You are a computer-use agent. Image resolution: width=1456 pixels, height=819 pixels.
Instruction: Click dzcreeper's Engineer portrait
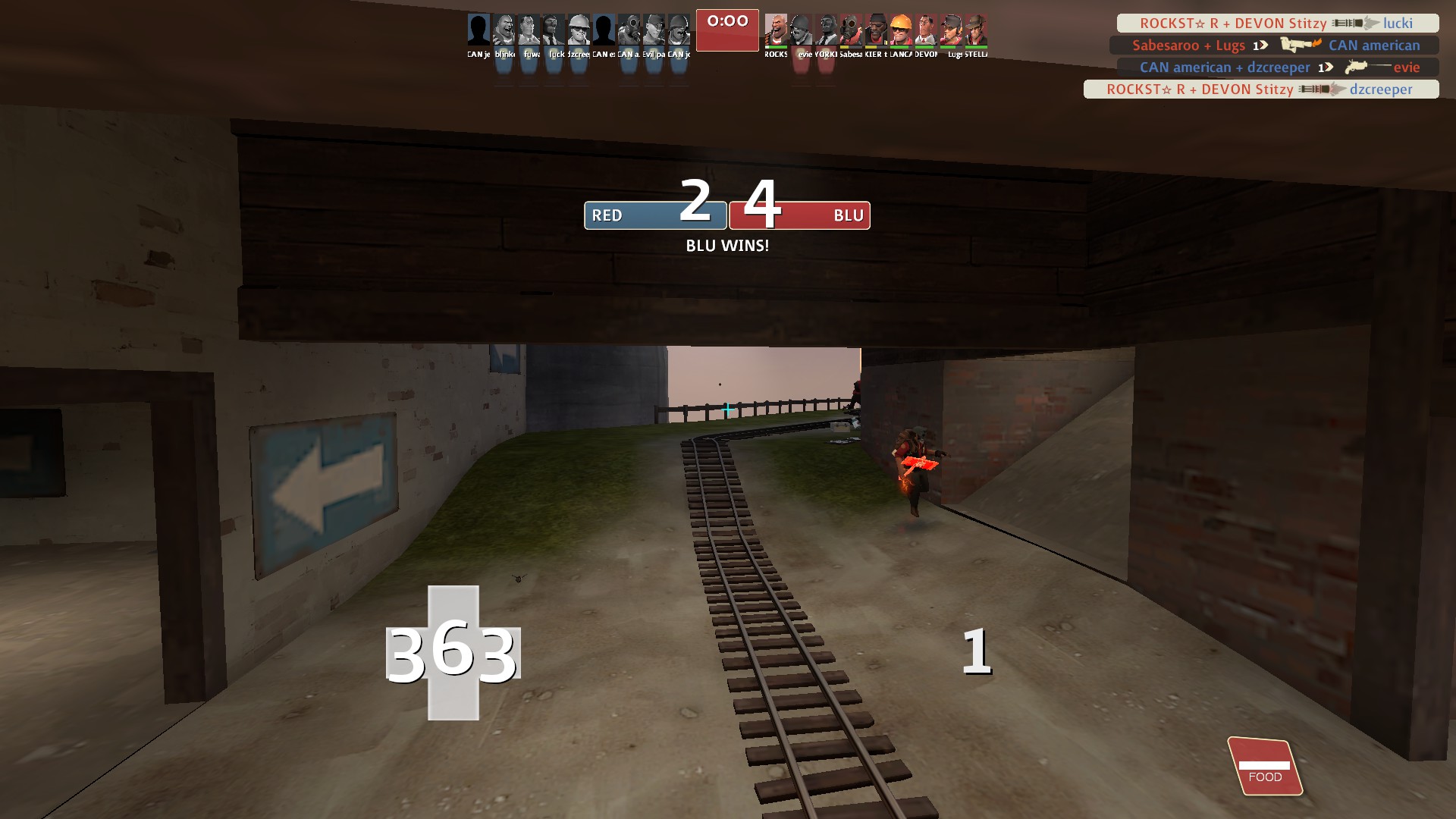point(579,30)
